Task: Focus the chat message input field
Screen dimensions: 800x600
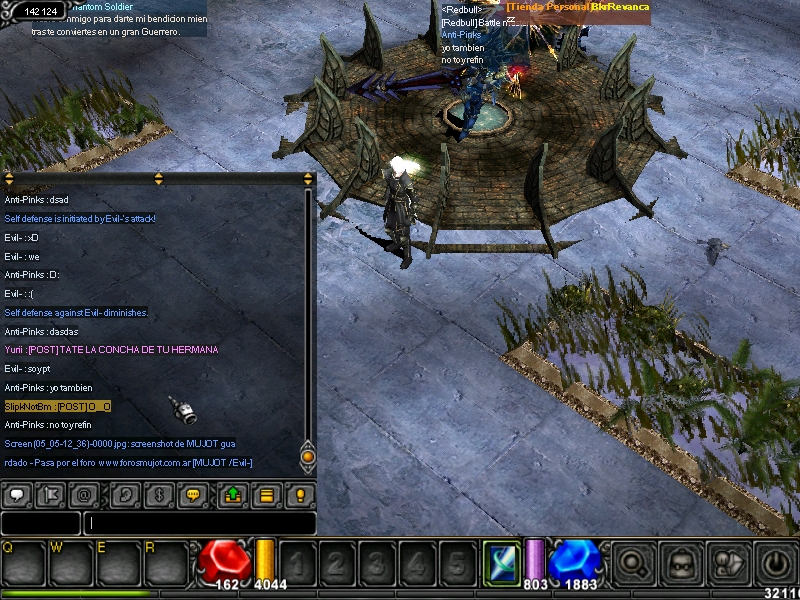Action: (x=200, y=523)
